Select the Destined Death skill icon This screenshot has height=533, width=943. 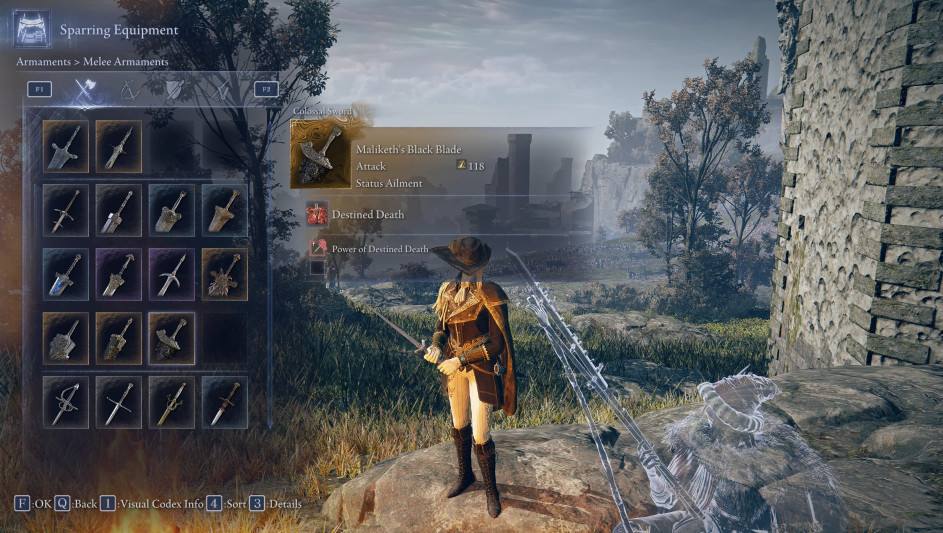(x=318, y=213)
